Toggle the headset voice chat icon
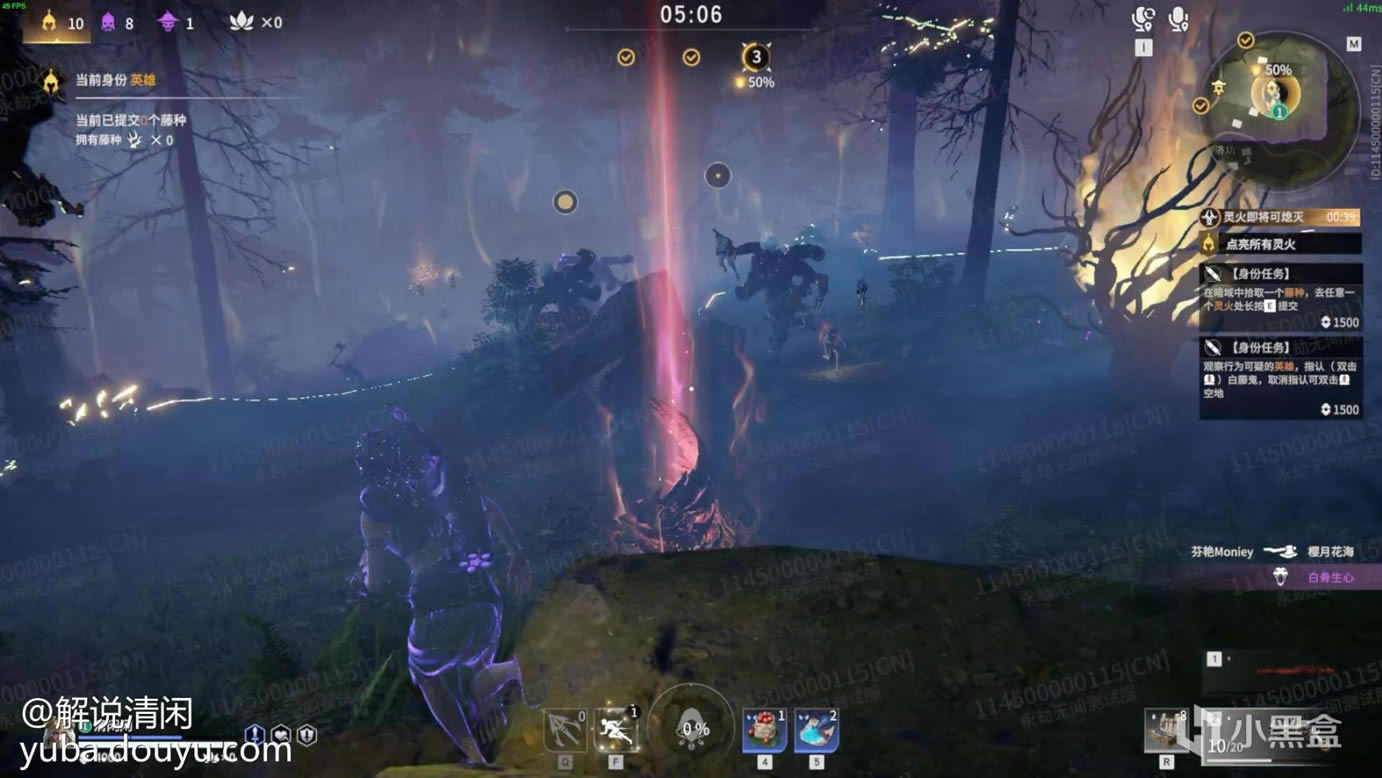This screenshot has width=1382, height=778. click(x=1143, y=20)
